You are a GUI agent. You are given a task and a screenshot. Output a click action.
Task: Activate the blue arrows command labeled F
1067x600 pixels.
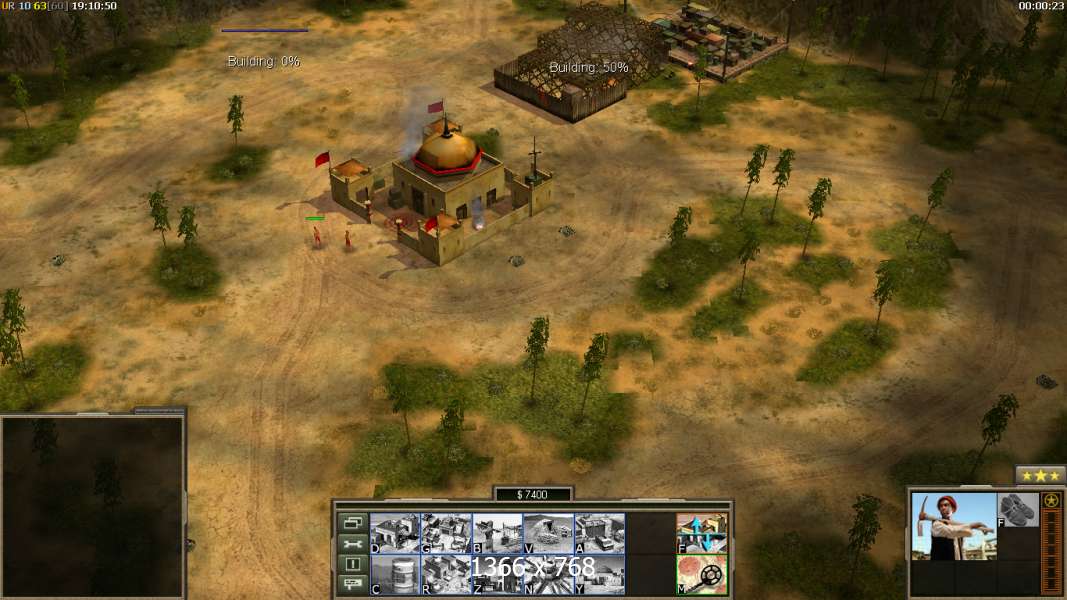[702, 533]
